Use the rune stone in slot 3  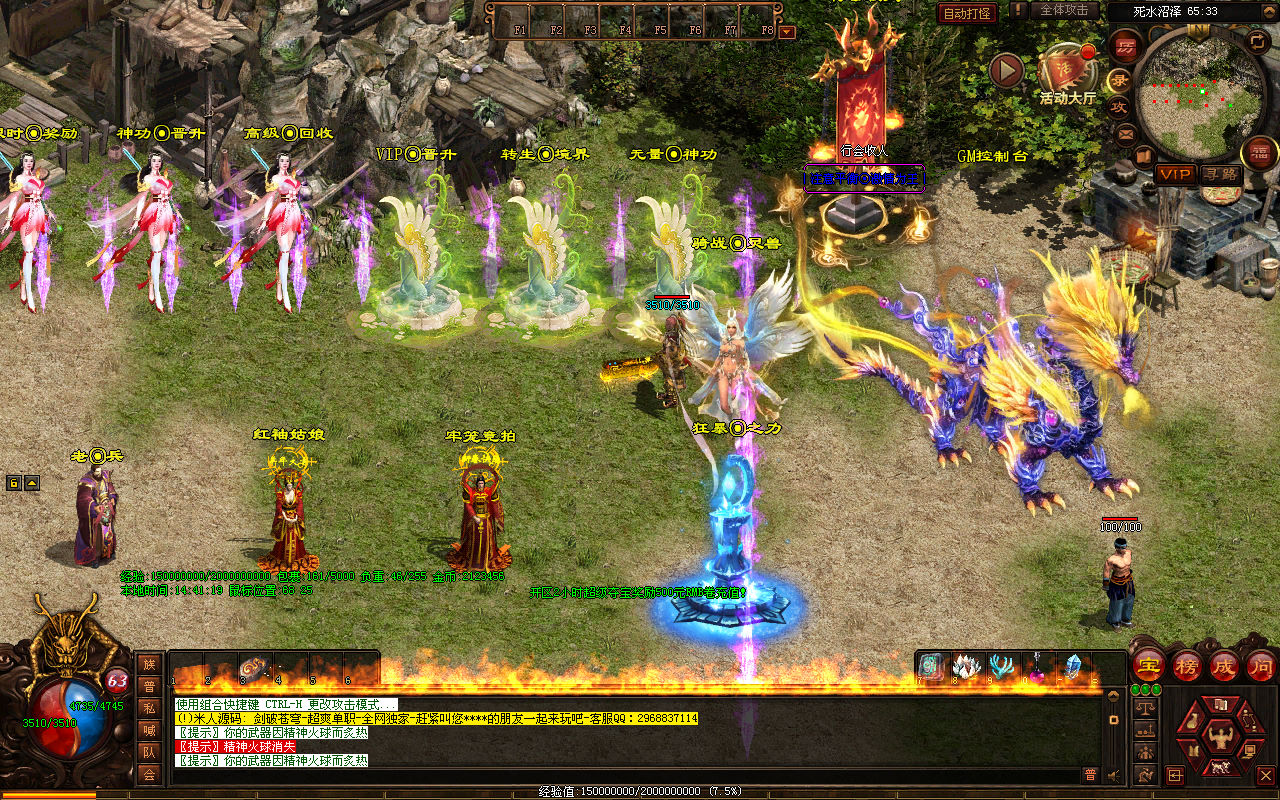(x=251, y=667)
